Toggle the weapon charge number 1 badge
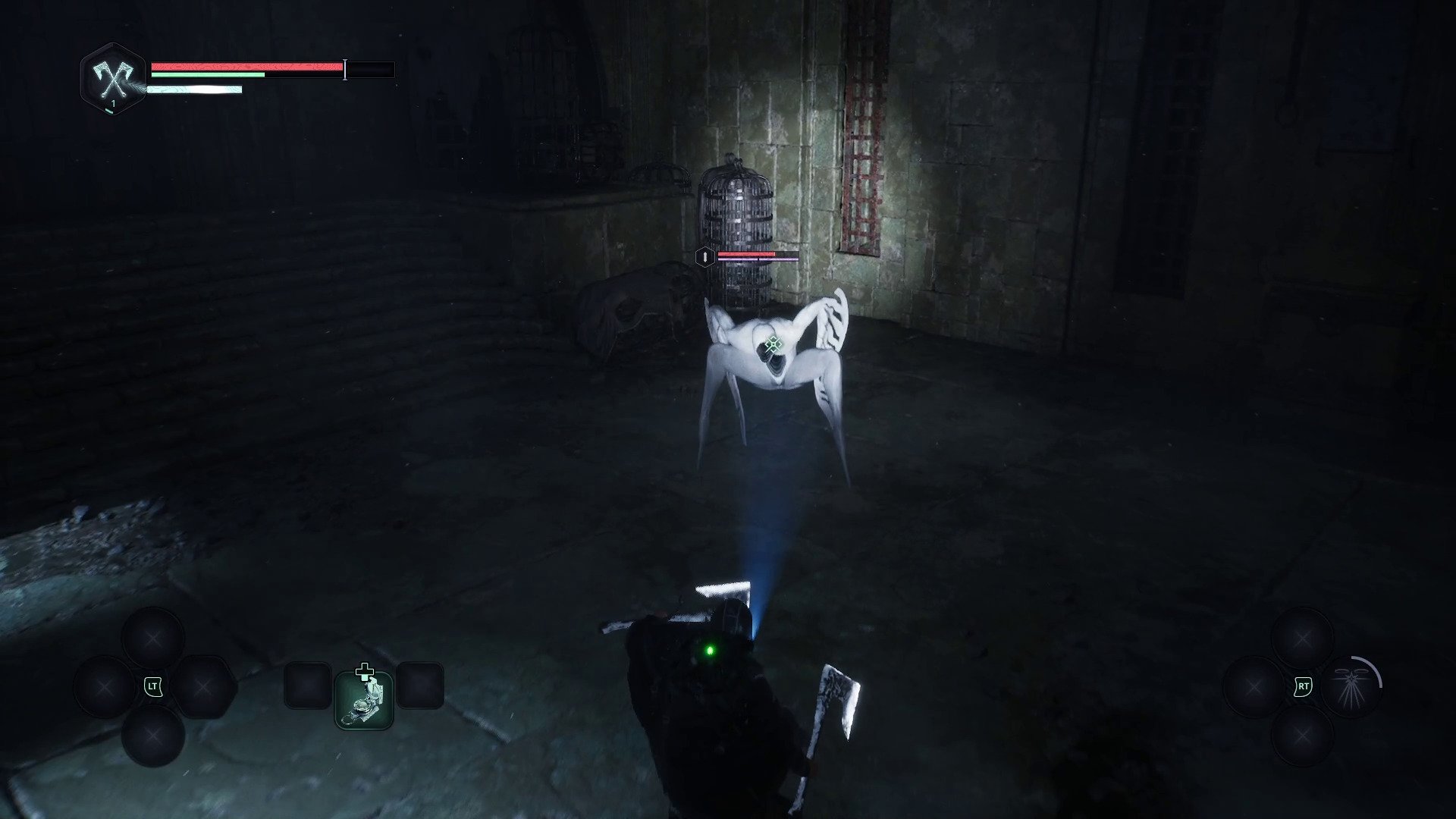Screen dimensions: 1456x819 click(113, 102)
